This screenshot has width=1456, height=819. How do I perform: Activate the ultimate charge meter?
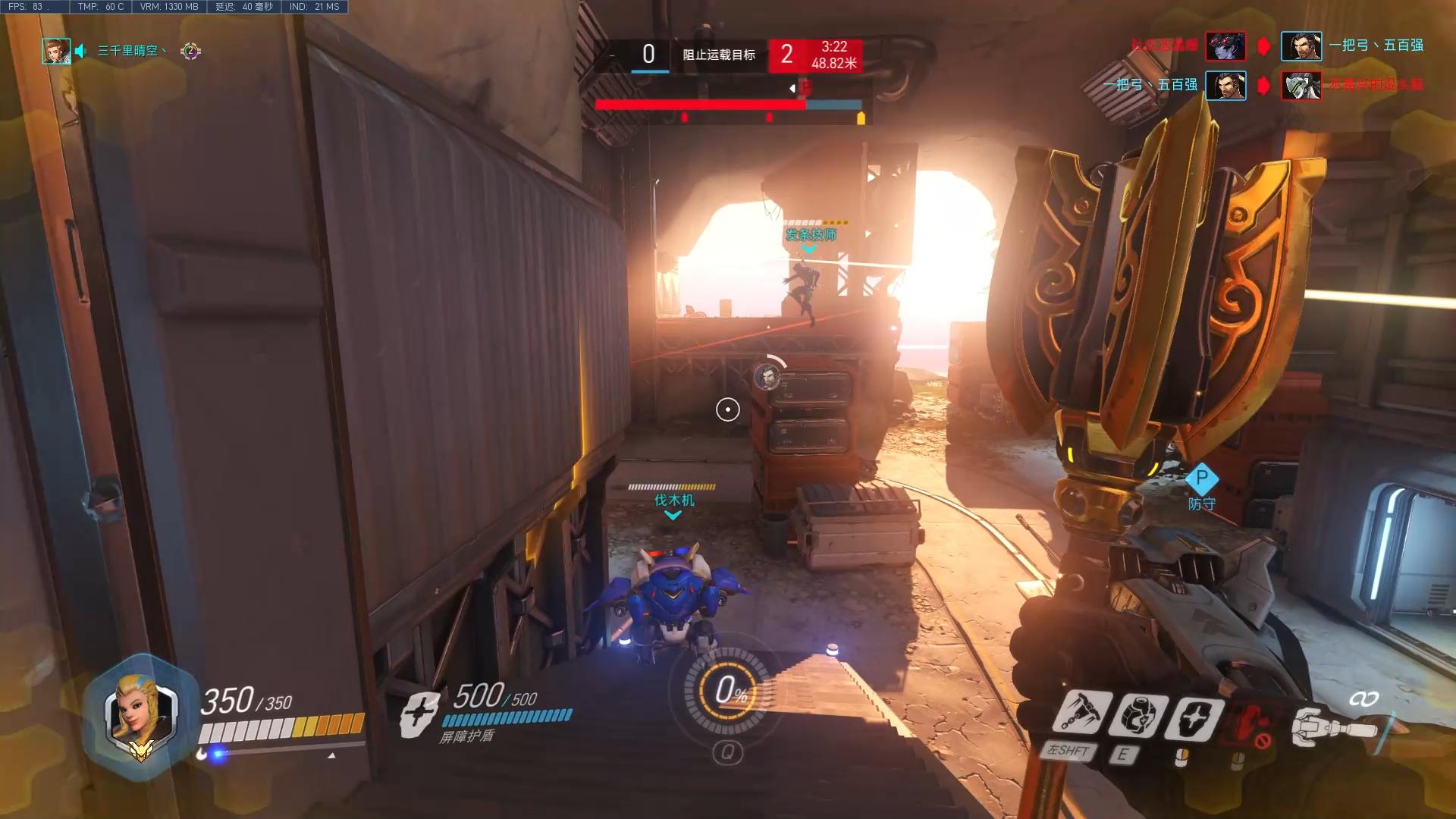[727, 691]
